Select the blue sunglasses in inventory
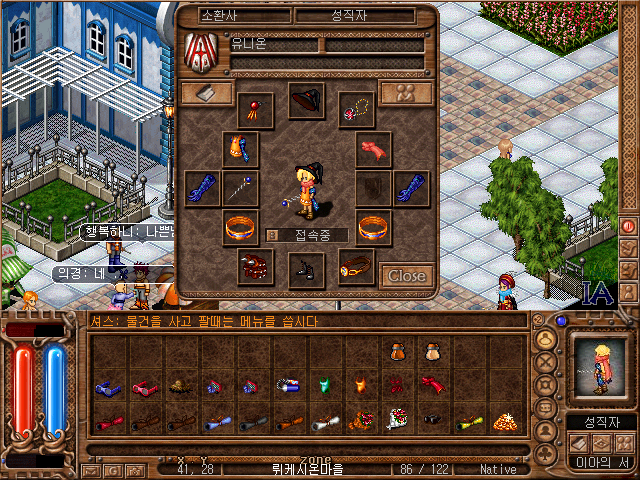Image resolution: width=640 pixels, height=480 pixels. point(107,387)
